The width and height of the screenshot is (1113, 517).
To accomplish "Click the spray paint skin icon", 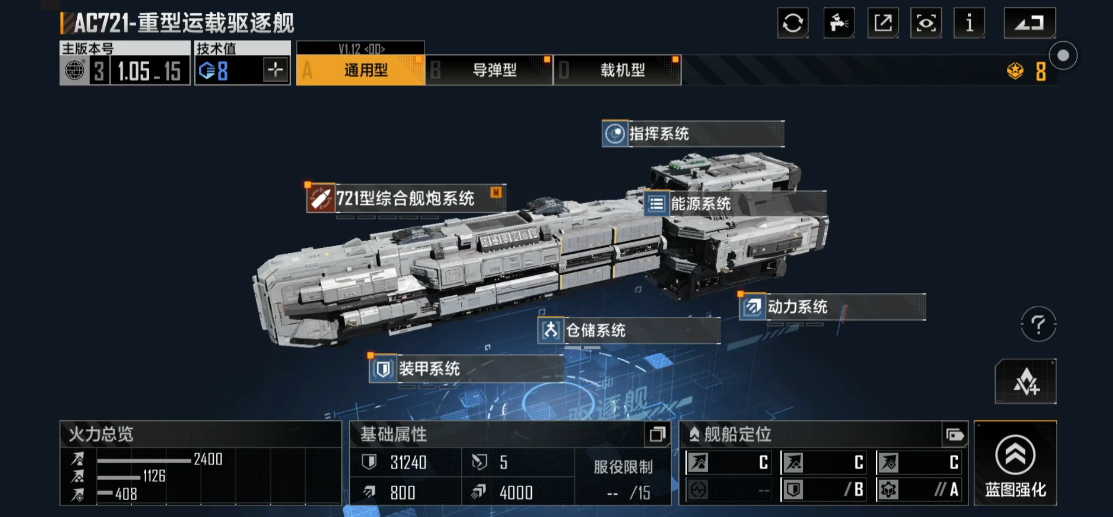I will 838,22.
